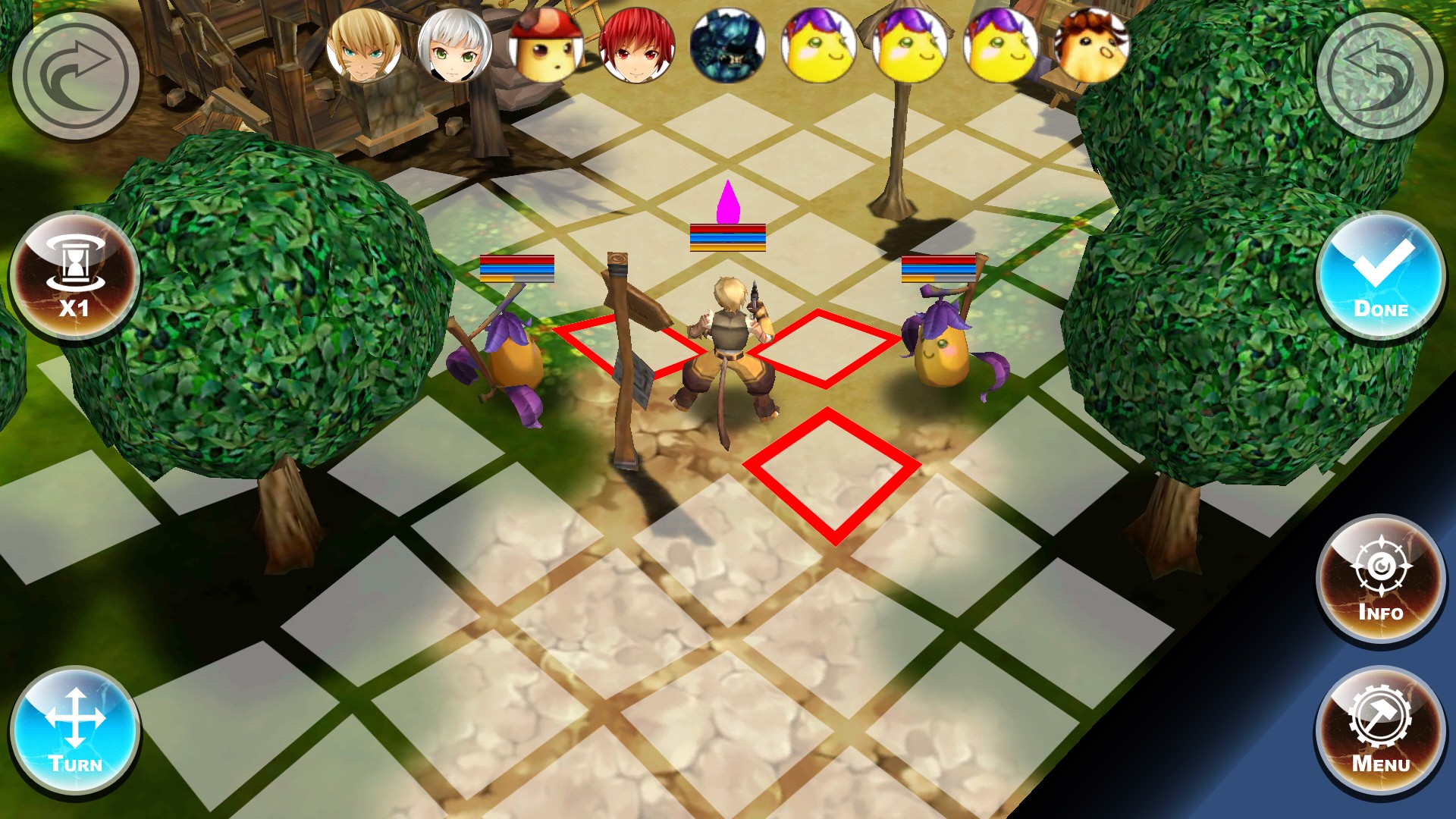The image size is (1456, 819).
Task: Choose the red mushroom turn-order portrait
Action: 546,45
